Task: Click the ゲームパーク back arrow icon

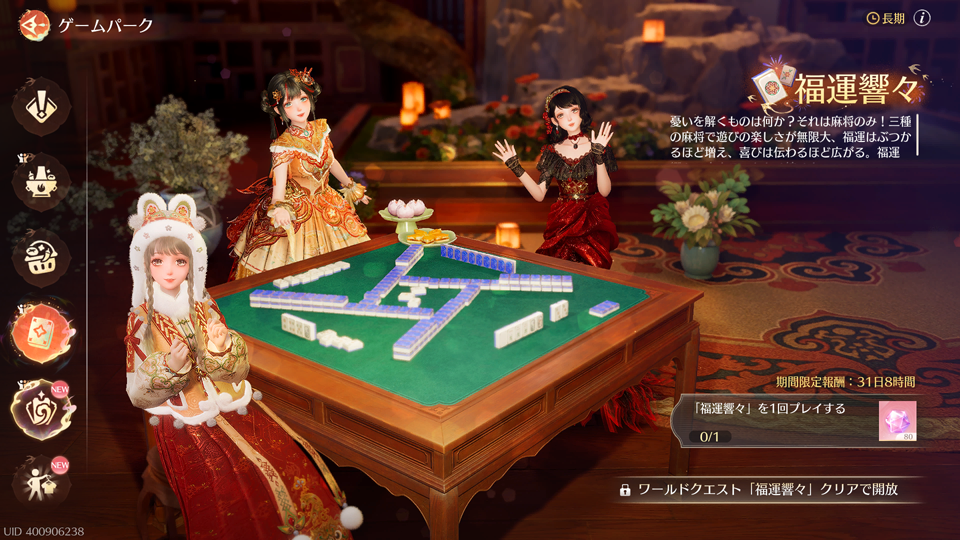Action: click(34, 25)
